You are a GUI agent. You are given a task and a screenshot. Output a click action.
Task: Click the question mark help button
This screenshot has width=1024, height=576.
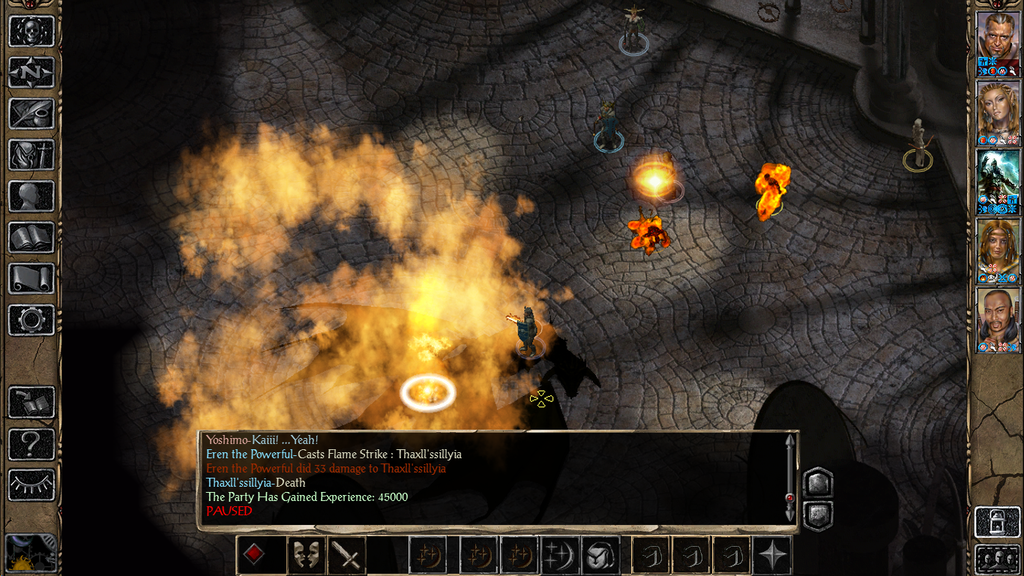31,443
